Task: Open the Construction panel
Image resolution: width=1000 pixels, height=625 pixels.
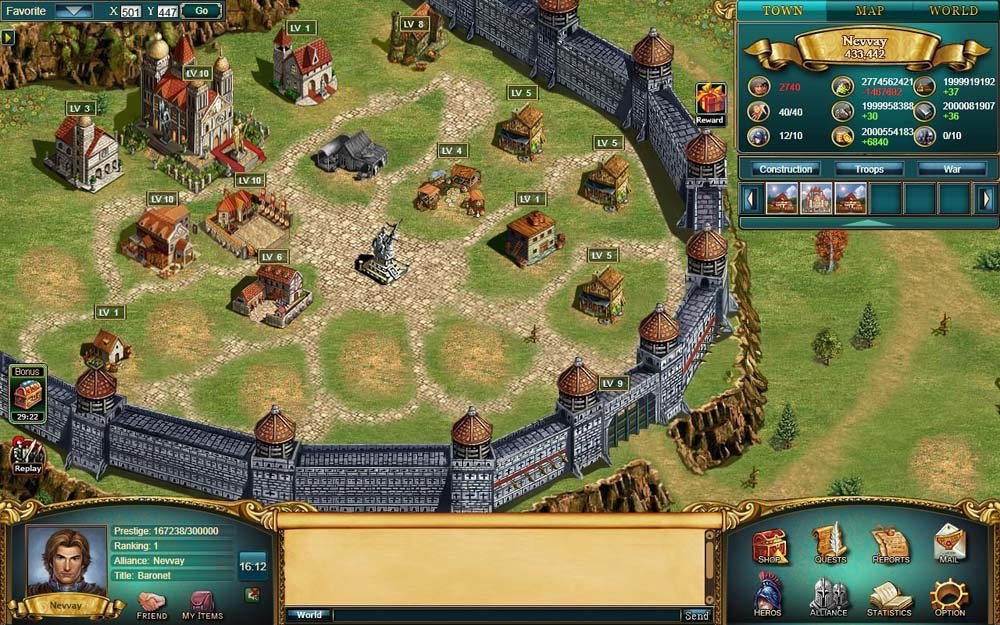Action: 785,169
